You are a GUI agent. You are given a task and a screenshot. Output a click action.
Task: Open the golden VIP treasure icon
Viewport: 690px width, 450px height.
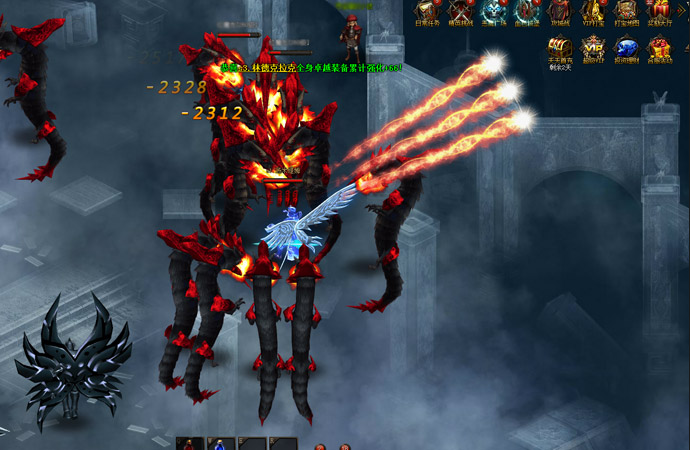592,10
